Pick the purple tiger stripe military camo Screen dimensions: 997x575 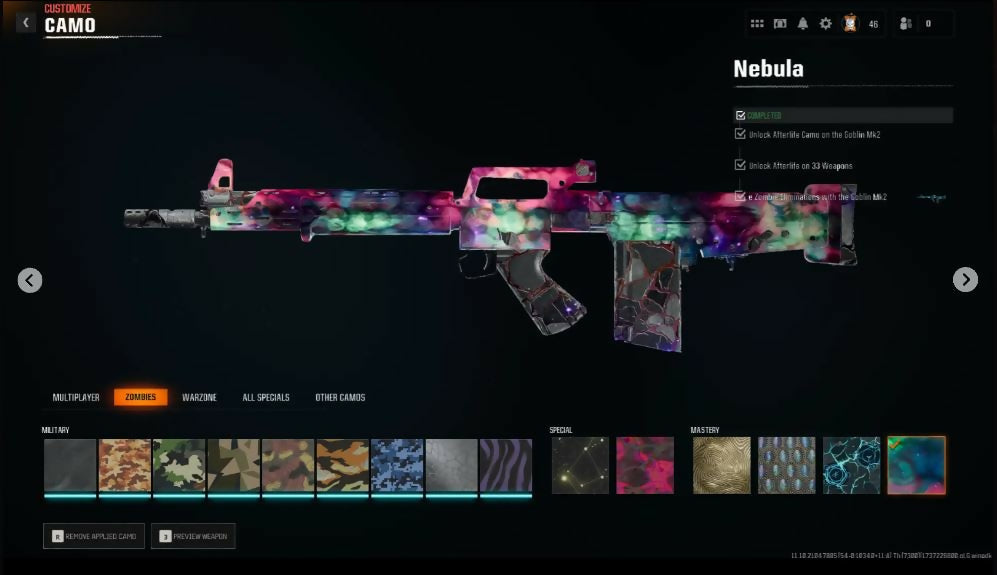pos(505,465)
